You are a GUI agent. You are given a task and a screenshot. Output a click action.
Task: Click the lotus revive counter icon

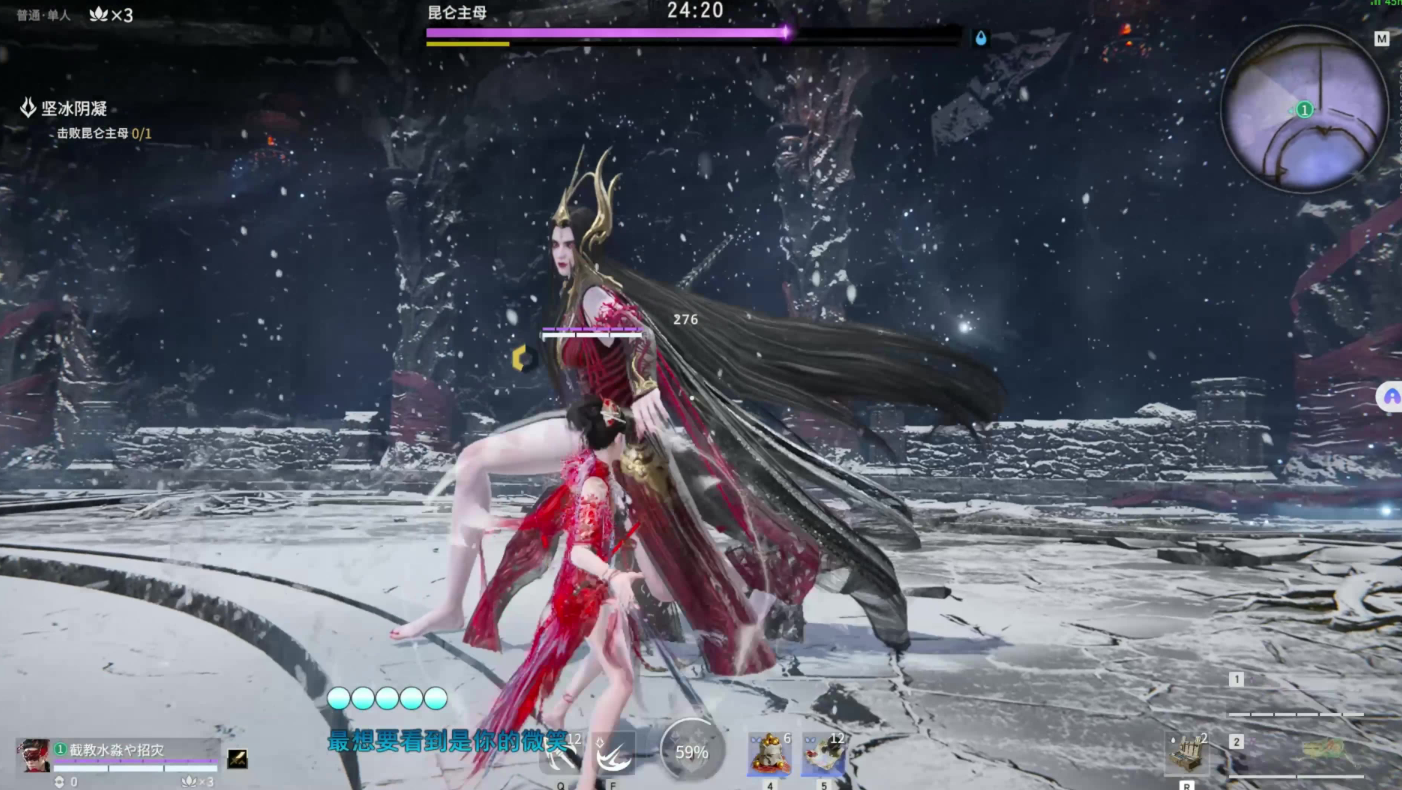[99, 14]
